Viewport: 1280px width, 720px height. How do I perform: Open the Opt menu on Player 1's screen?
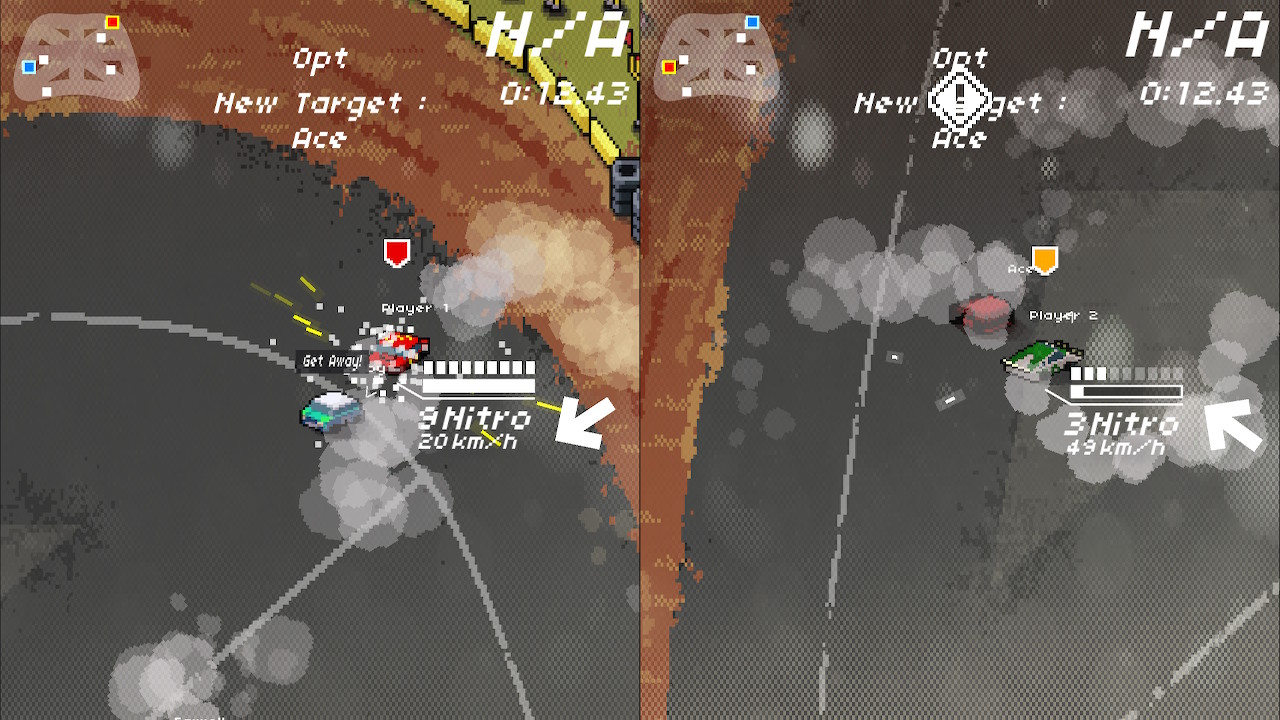(318, 60)
